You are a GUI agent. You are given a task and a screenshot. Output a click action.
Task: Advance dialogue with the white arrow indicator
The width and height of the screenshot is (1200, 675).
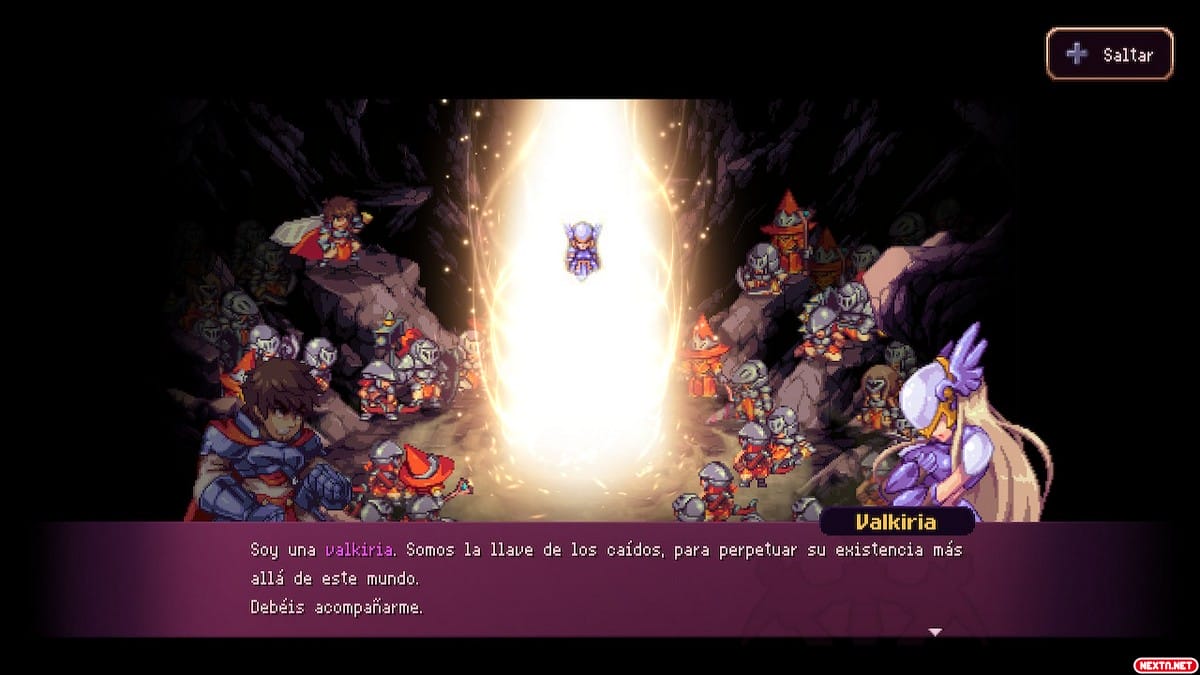click(x=935, y=631)
